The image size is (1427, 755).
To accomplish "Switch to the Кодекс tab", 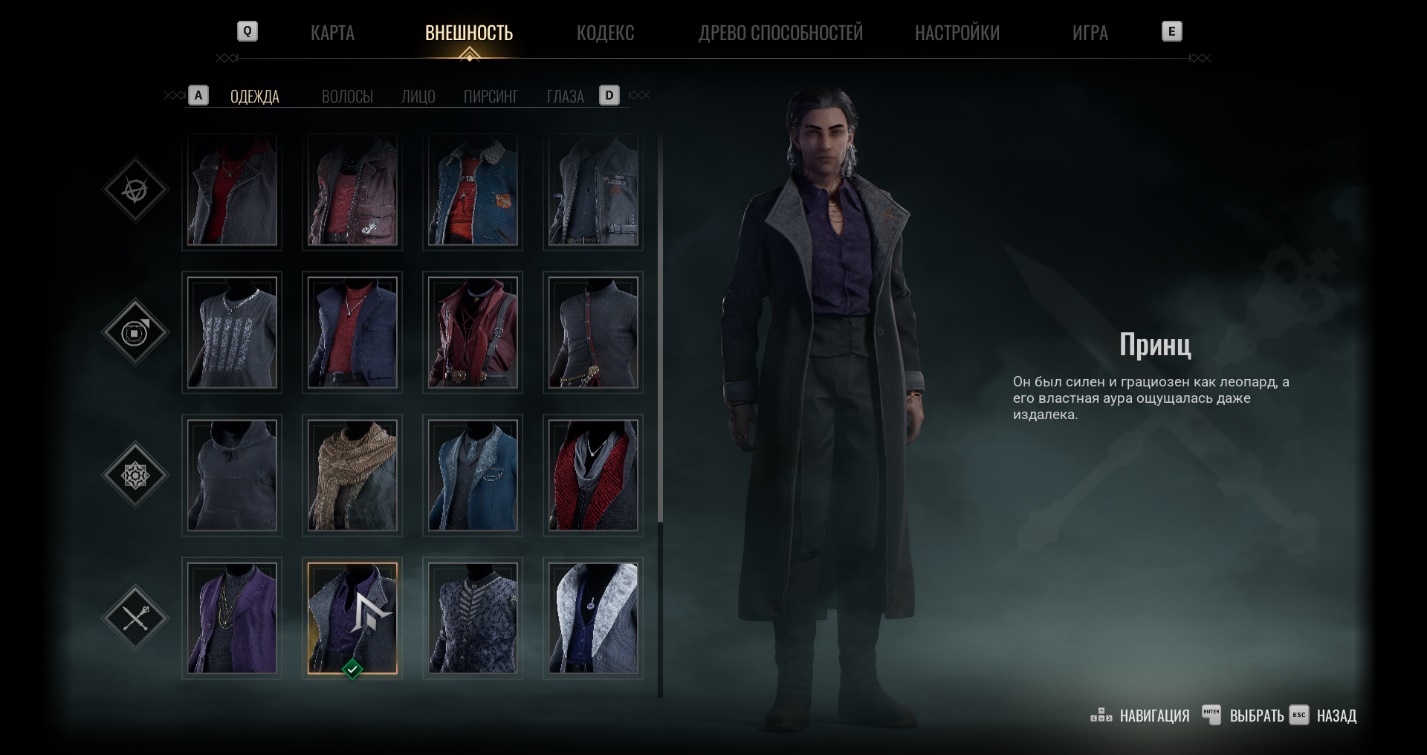I will [x=605, y=33].
